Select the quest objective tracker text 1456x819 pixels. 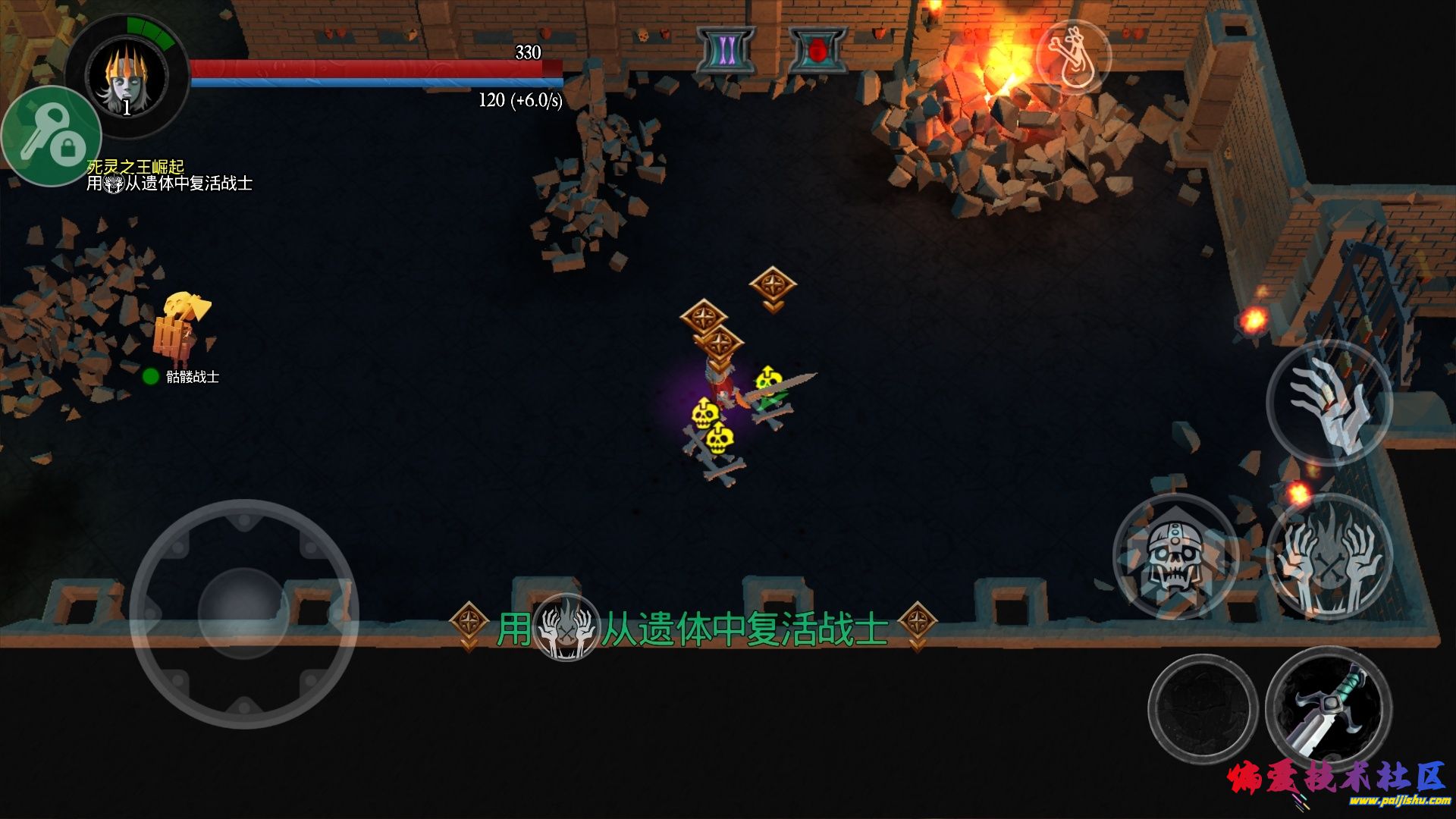pyautogui.click(x=169, y=176)
